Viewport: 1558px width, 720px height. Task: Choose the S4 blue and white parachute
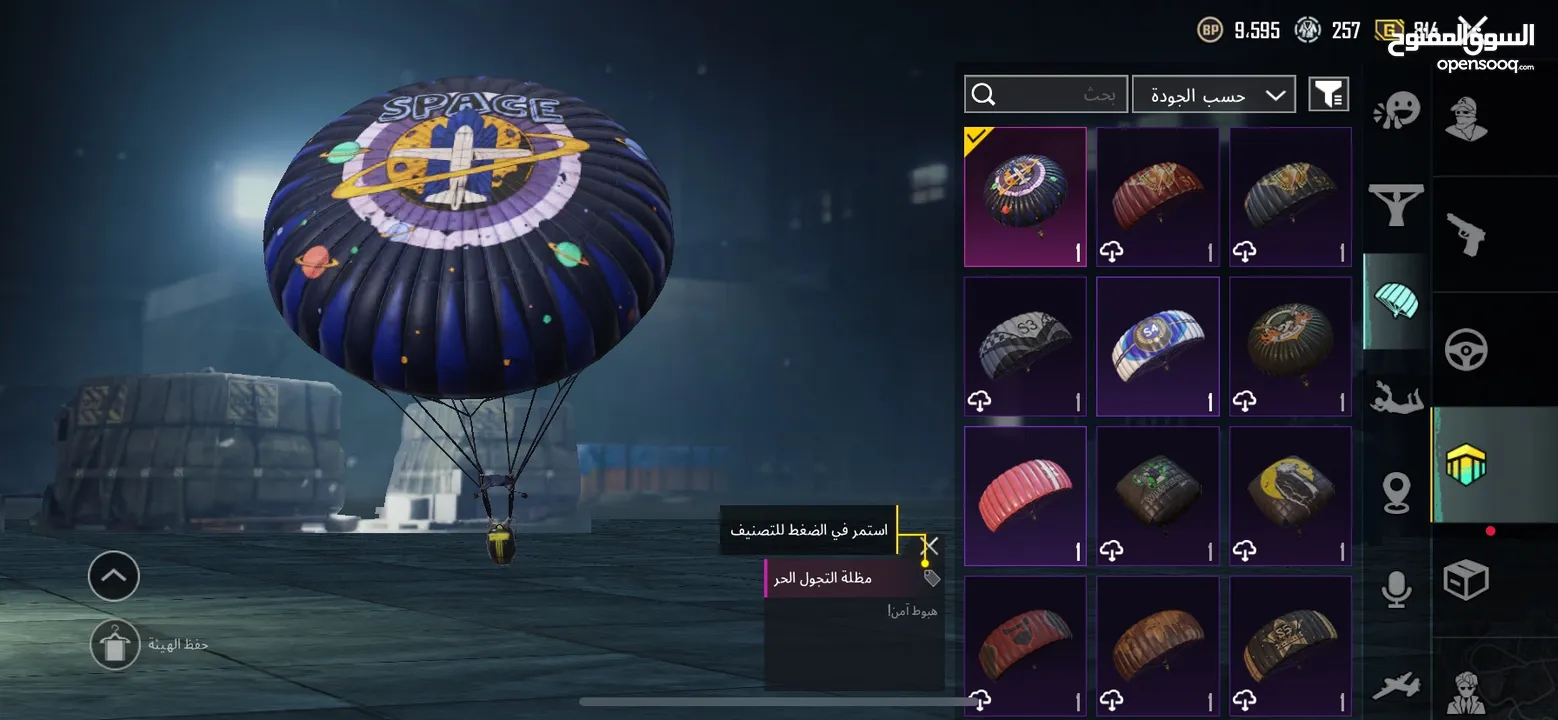[1158, 346]
